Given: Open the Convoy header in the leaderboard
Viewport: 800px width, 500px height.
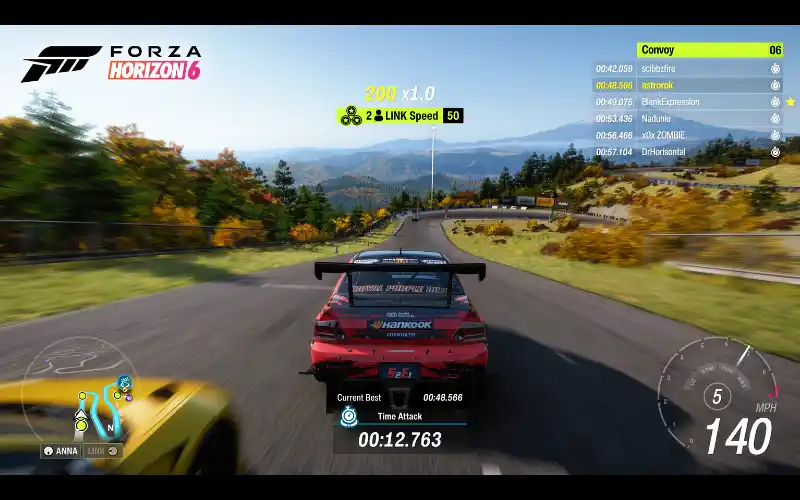Looking at the screenshot, I should [x=710, y=50].
